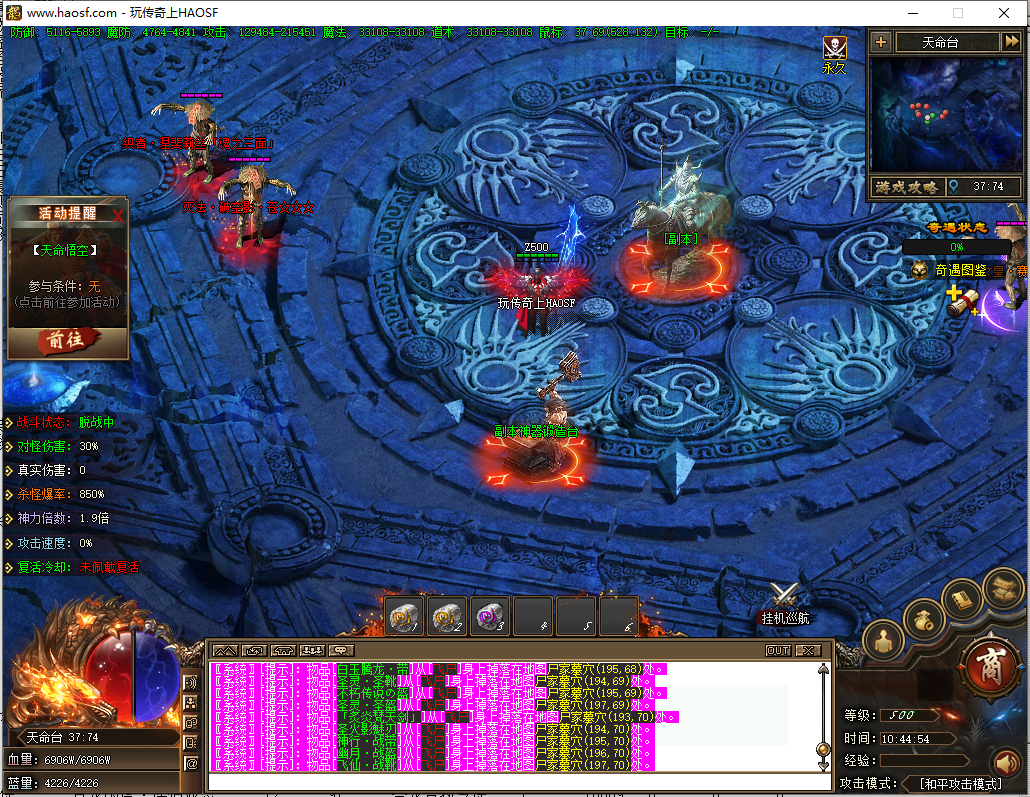Click the 前往 button in the activity reminder
Image resolution: width=1030 pixels, height=797 pixels.
pyautogui.click(x=67, y=341)
